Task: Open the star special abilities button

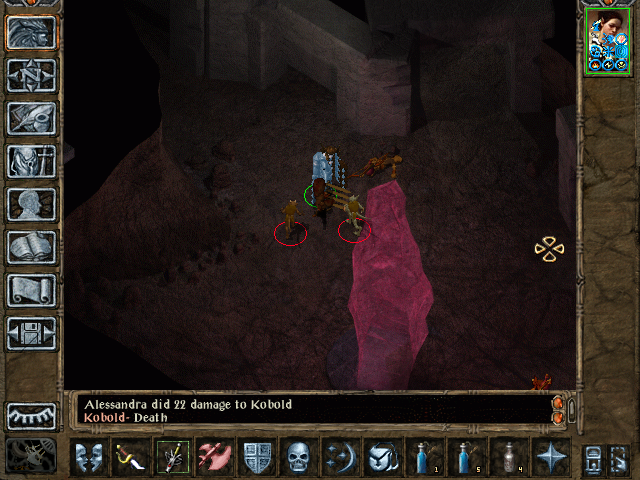Action: pos(551,457)
